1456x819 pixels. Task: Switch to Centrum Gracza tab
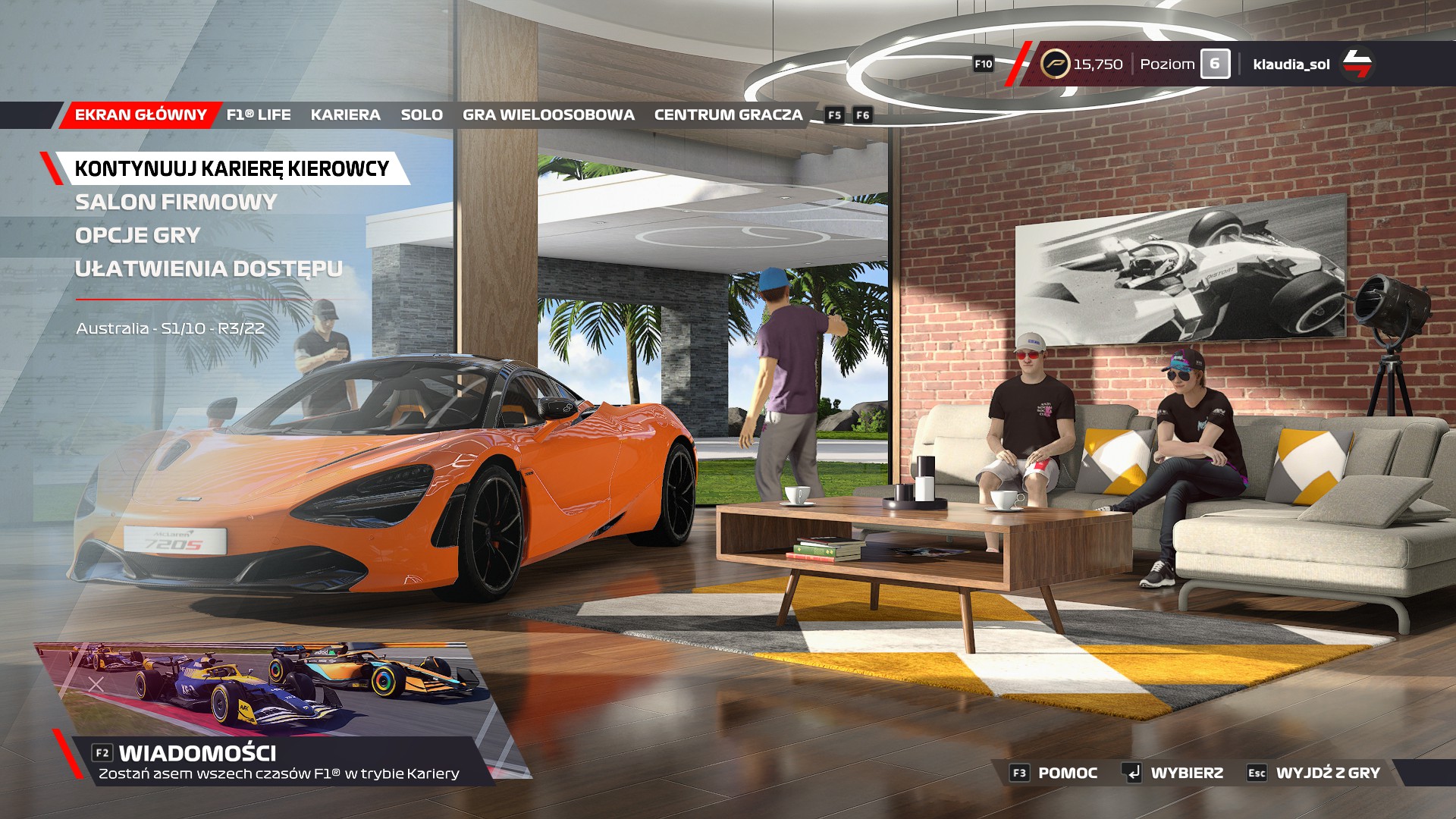(728, 115)
